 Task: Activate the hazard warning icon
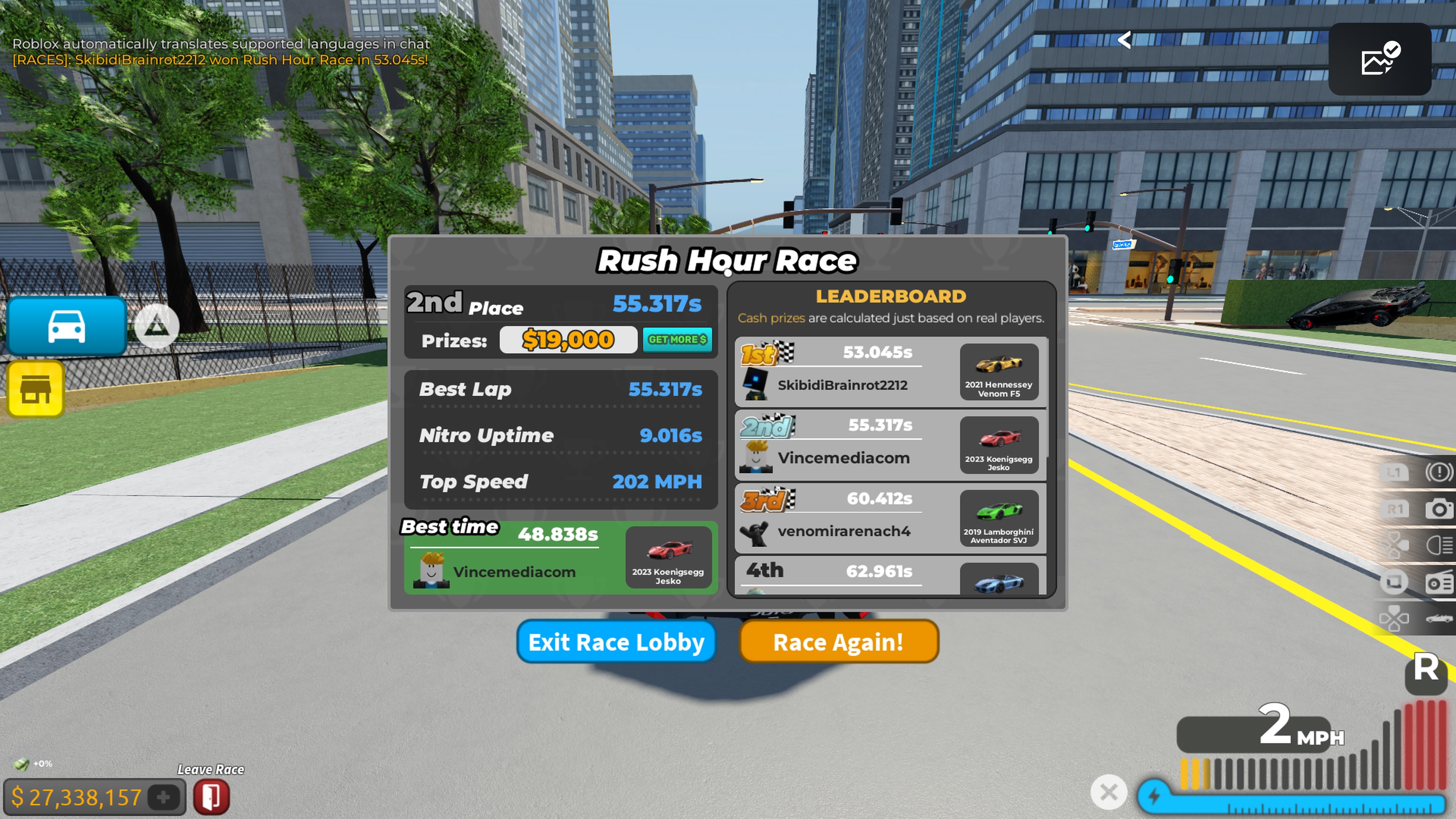[1439, 472]
